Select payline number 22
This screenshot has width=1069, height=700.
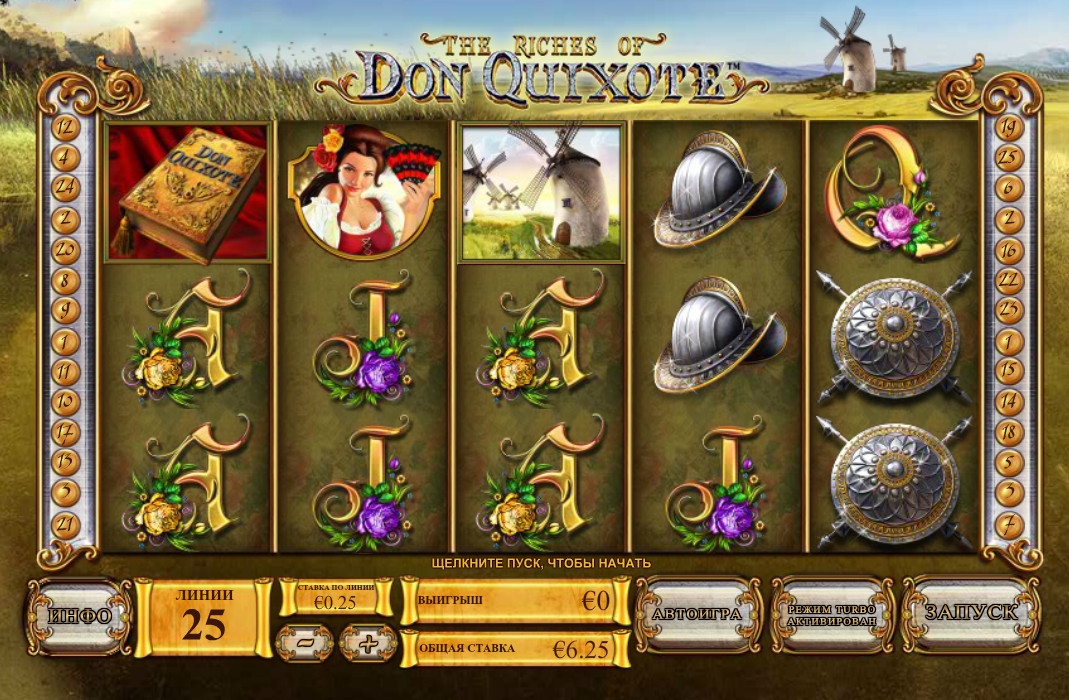[1008, 279]
